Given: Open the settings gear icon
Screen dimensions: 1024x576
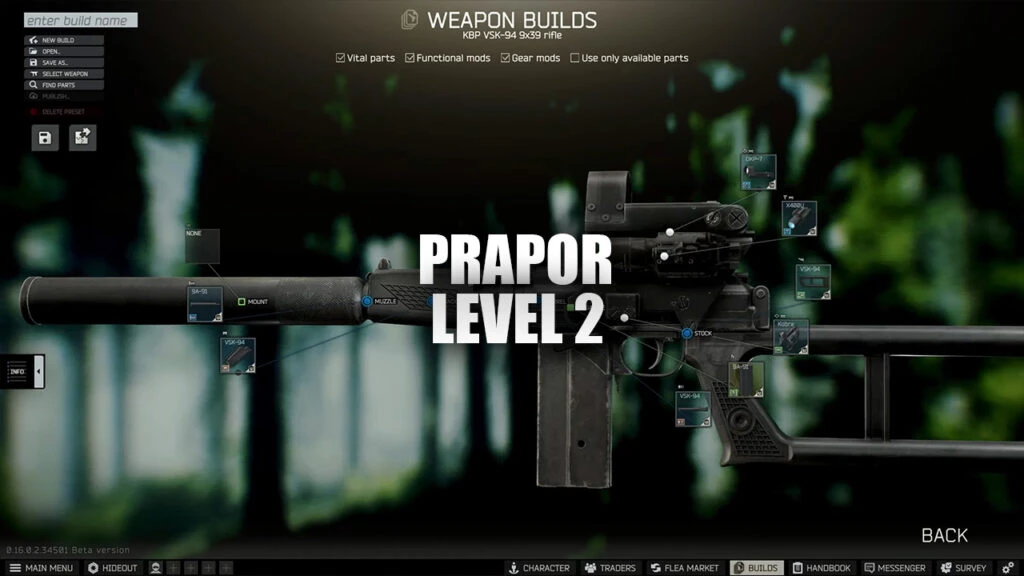Looking at the screenshot, I should coord(1008,568).
